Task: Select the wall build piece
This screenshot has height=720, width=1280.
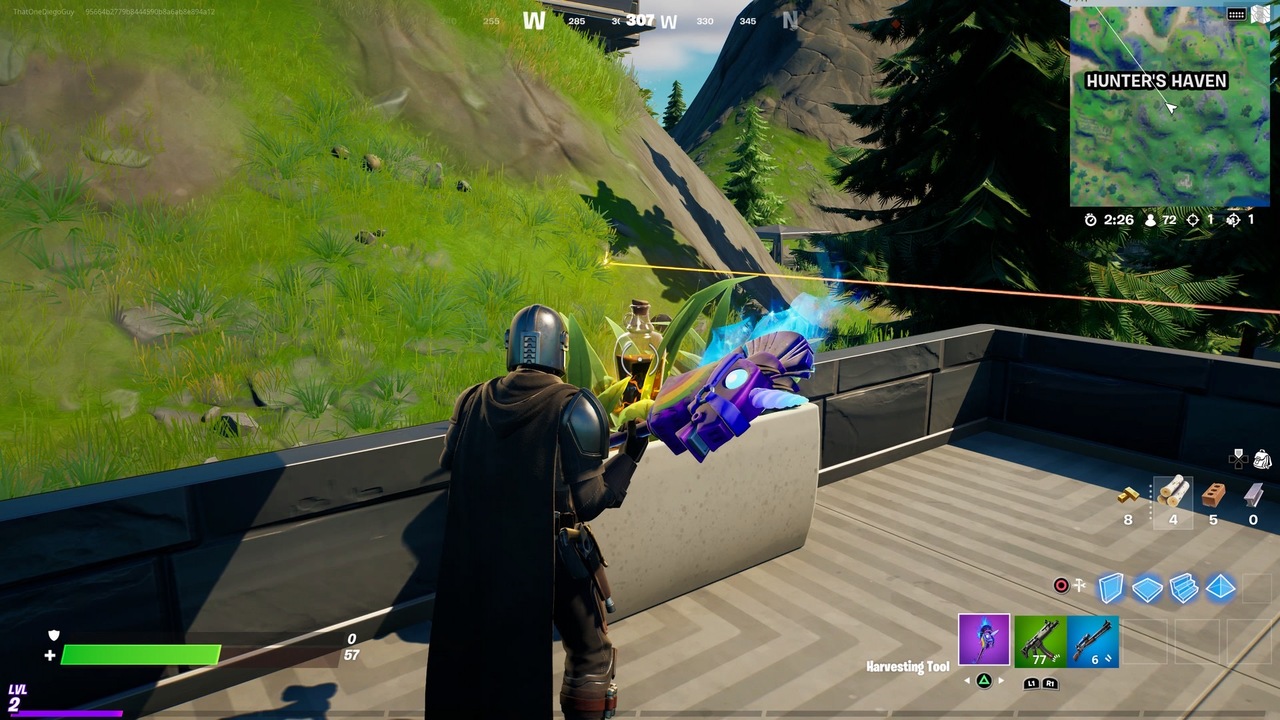Action: click(1110, 588)
